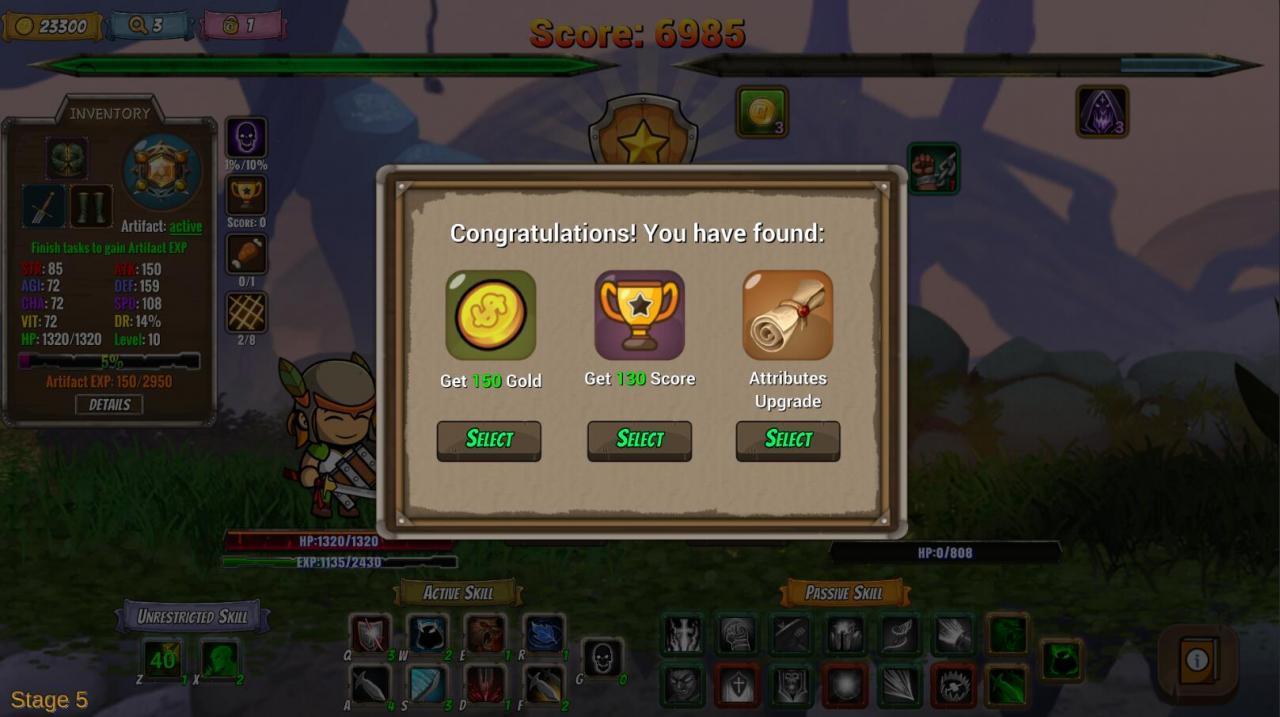Click the scroll Attributes Upgrade icon
1280x717 pixels.
(x=788, y=315)
